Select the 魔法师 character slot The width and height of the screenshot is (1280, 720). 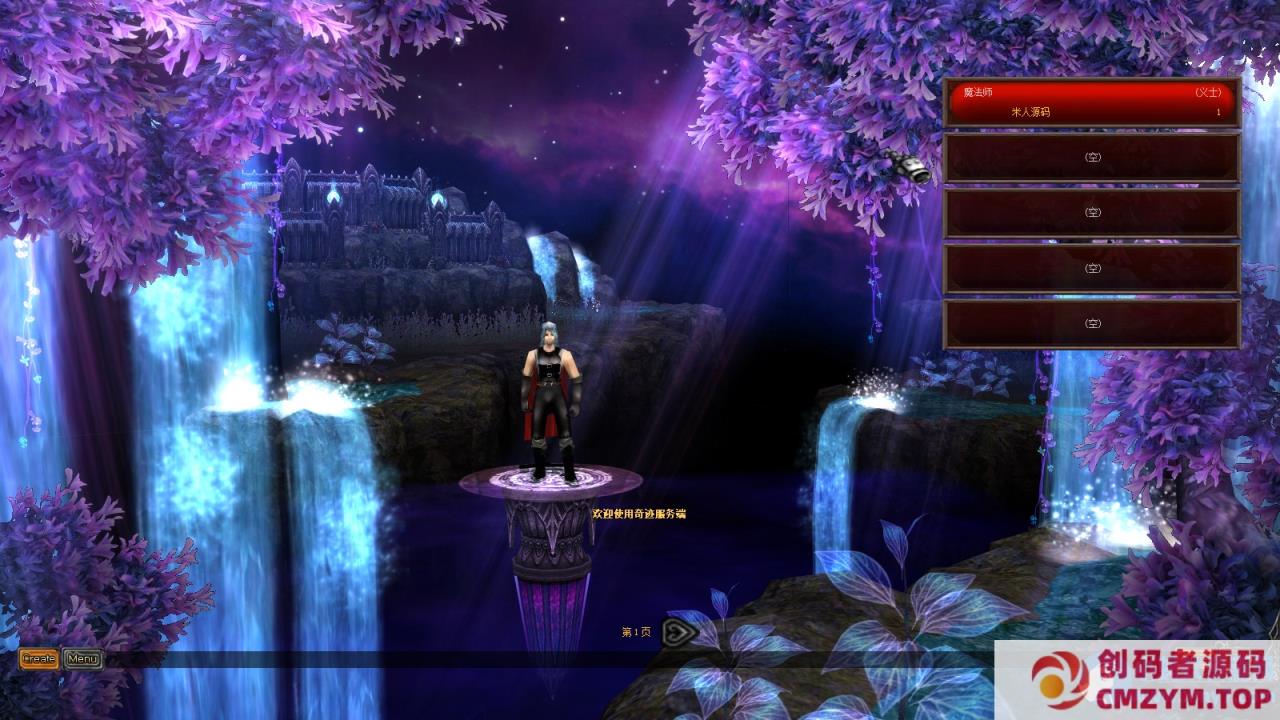click(1091, 102)
